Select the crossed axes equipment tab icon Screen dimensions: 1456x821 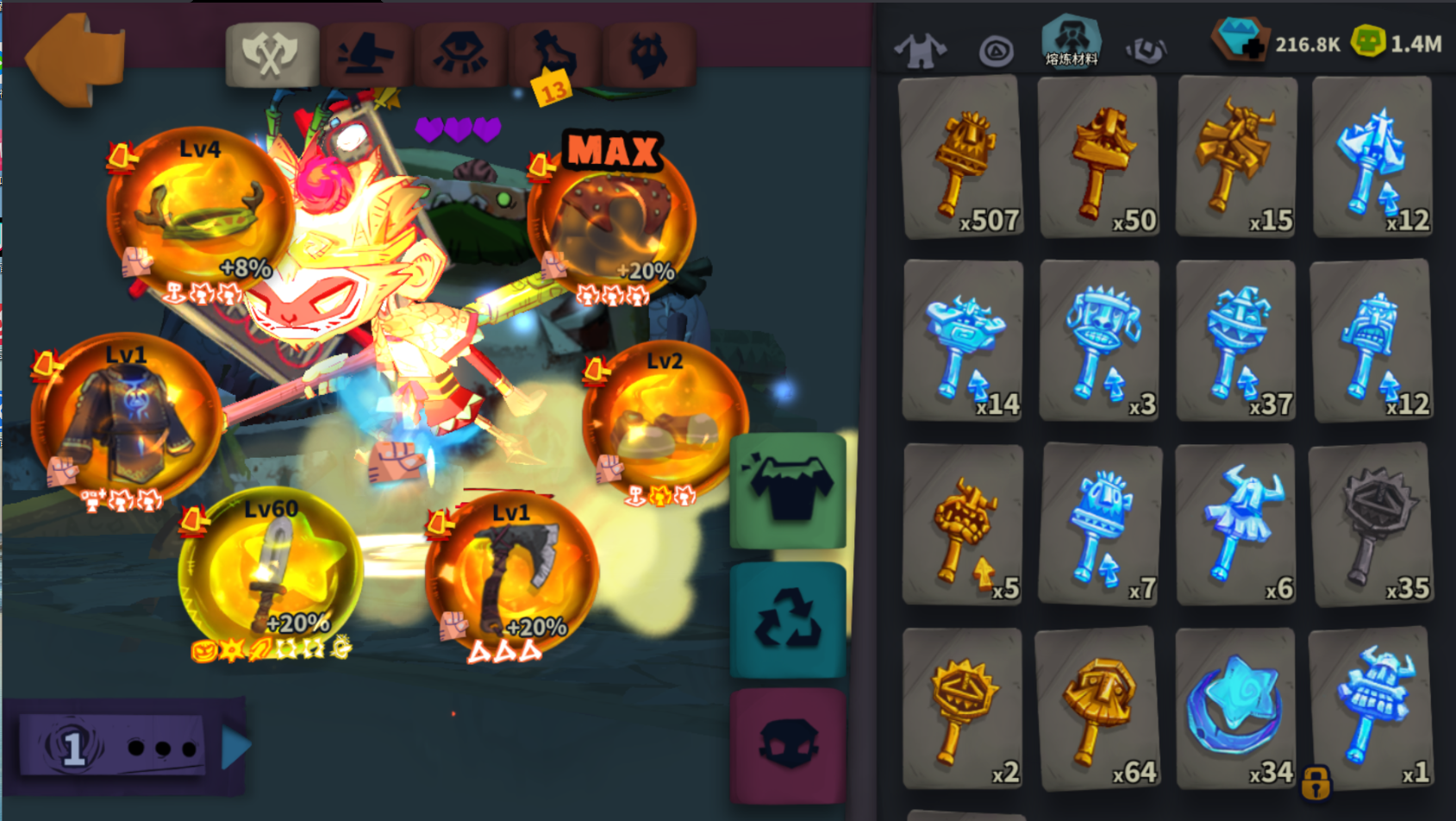[x=272, y=52]
